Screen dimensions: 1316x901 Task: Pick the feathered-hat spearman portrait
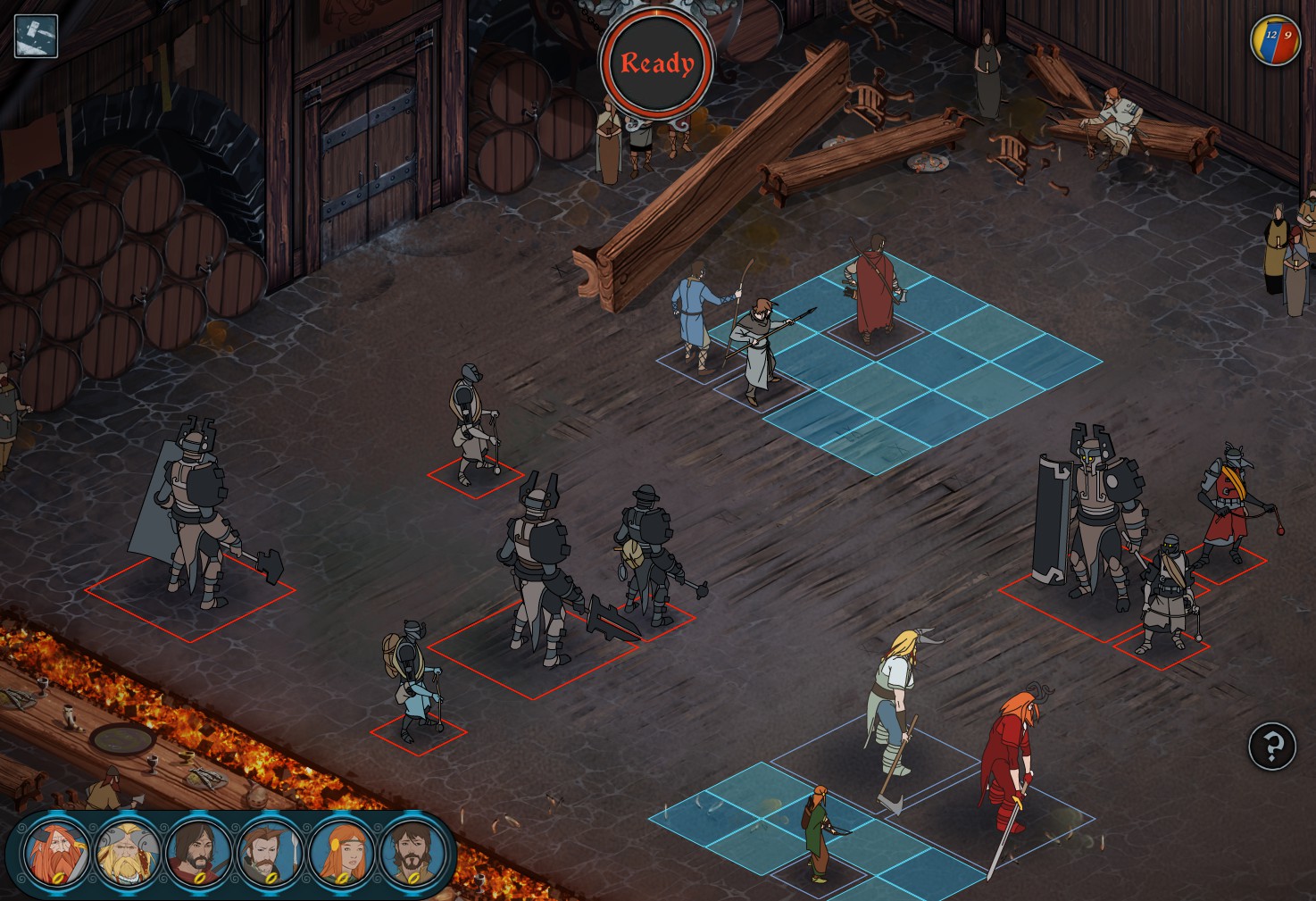270,852
